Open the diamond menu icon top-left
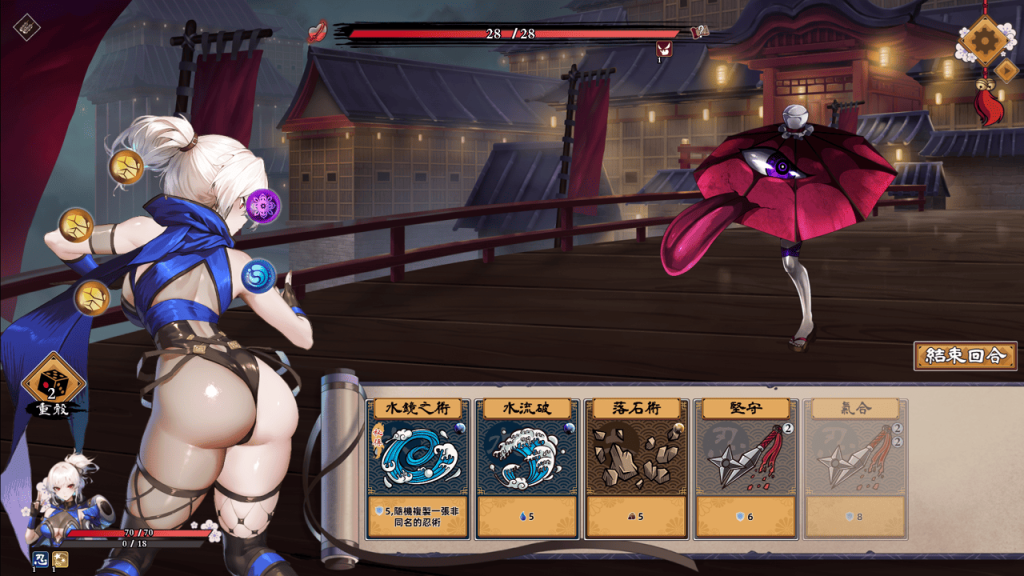This screenshot has width=1024, height=576. 27,27
